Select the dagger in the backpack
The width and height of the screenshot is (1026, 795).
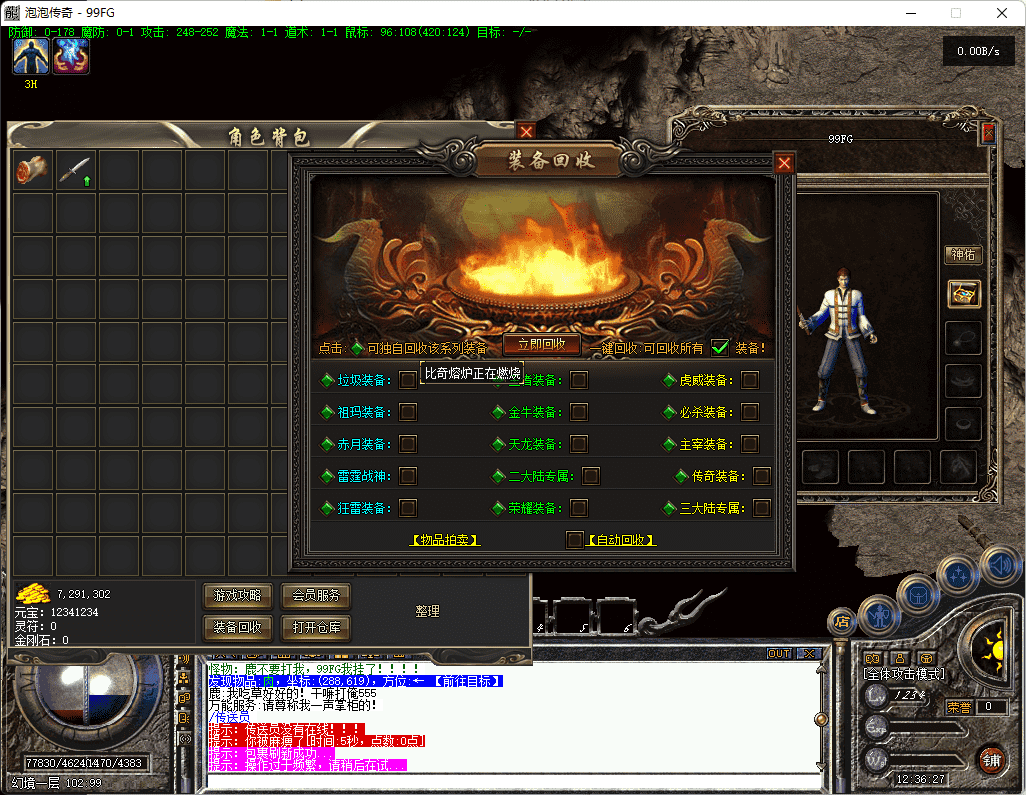point(76,170)
